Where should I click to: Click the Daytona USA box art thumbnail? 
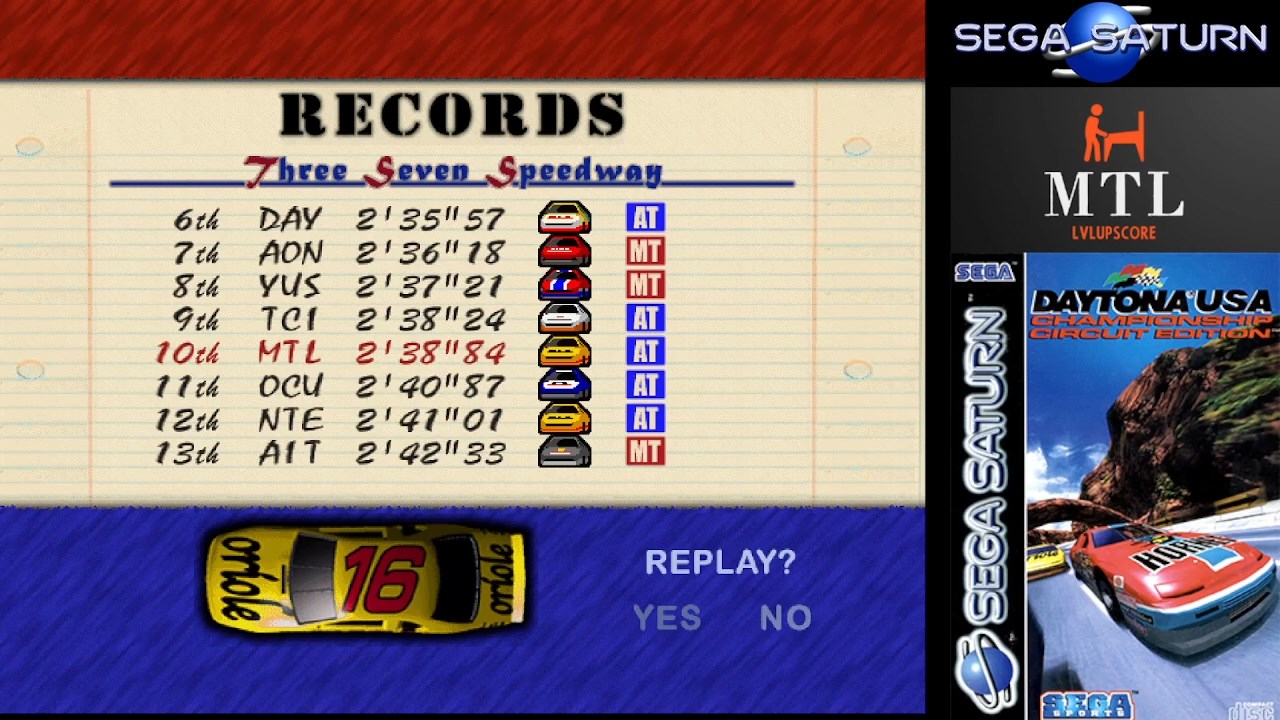click(x=1114, y=486)
